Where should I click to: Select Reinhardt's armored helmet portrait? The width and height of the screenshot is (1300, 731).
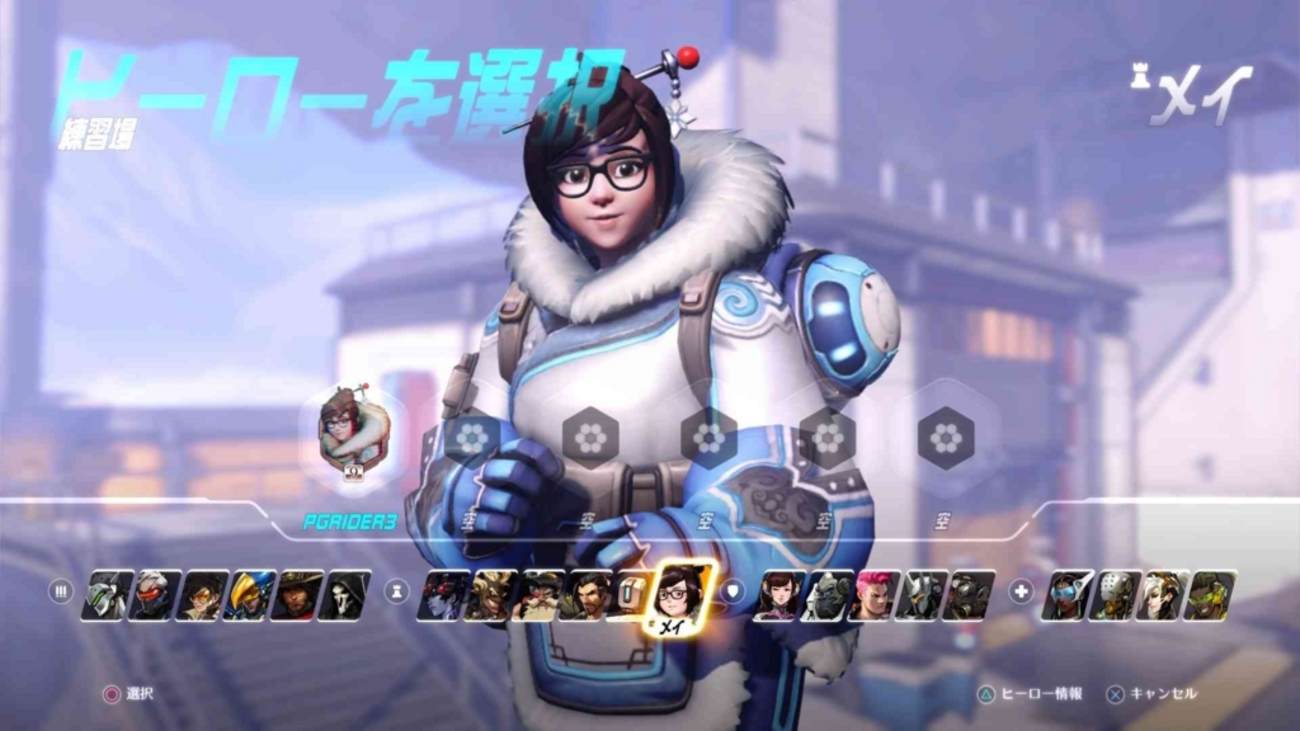pos(921,595)
